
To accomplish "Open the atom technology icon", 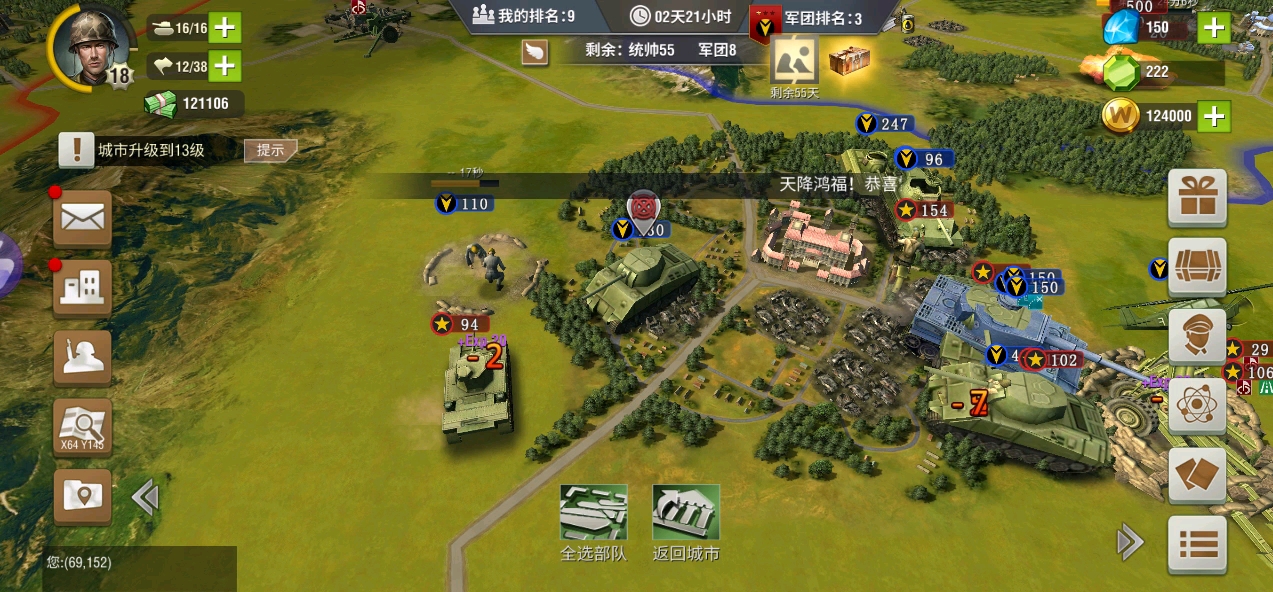I will coord(1197,404).
